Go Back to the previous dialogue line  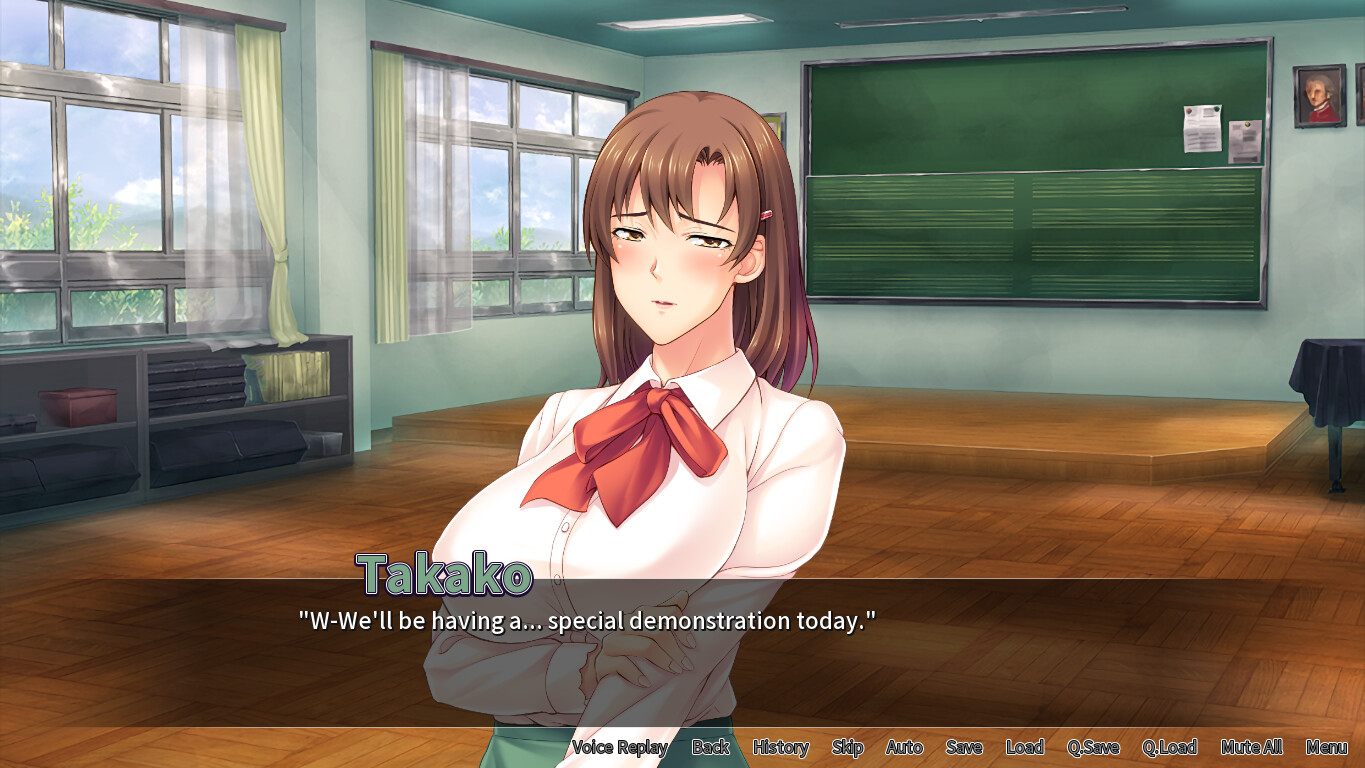click(711, 747)
